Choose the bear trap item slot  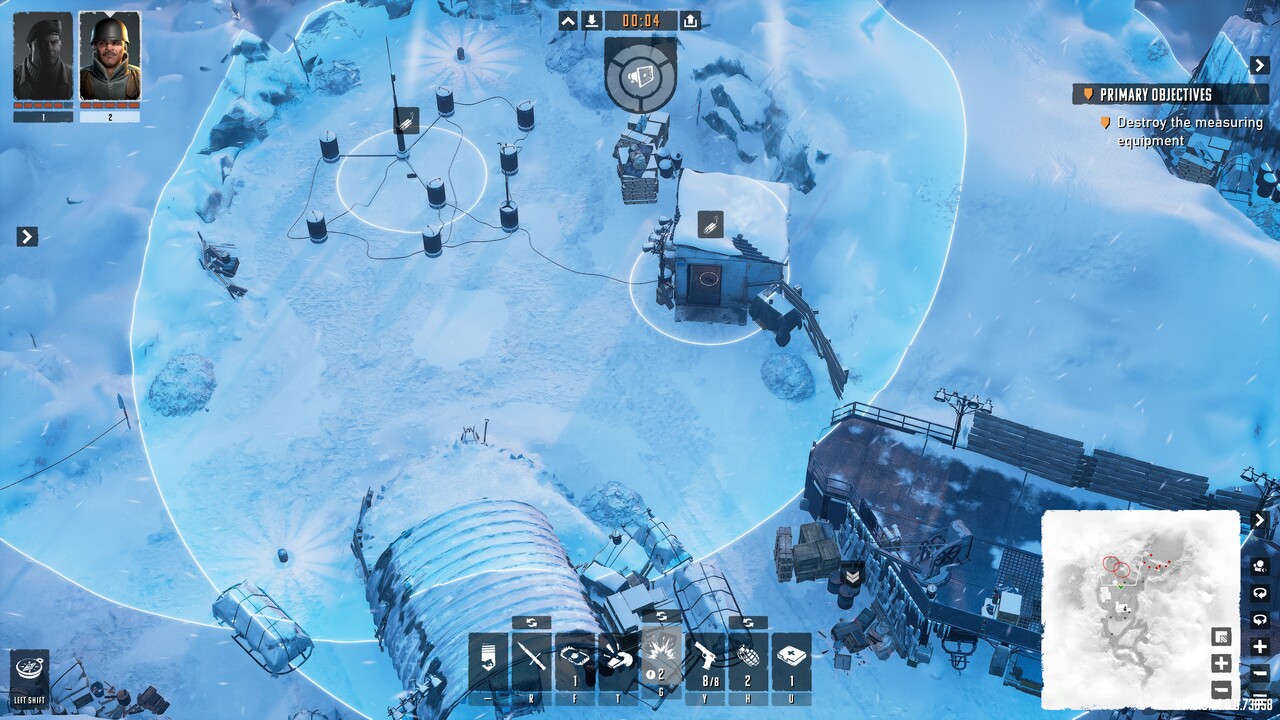tap(575, 660)
